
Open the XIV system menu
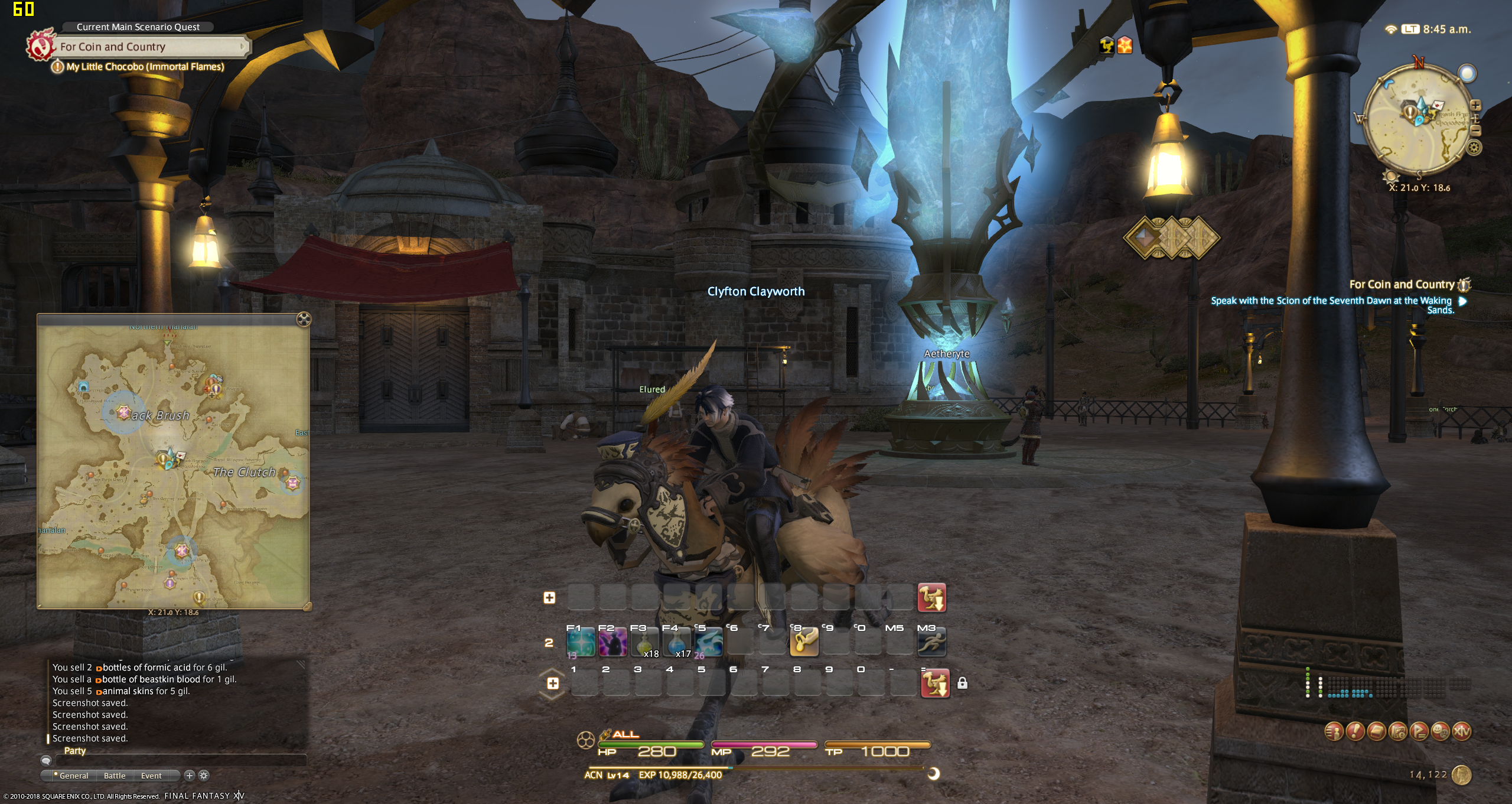1462,731
